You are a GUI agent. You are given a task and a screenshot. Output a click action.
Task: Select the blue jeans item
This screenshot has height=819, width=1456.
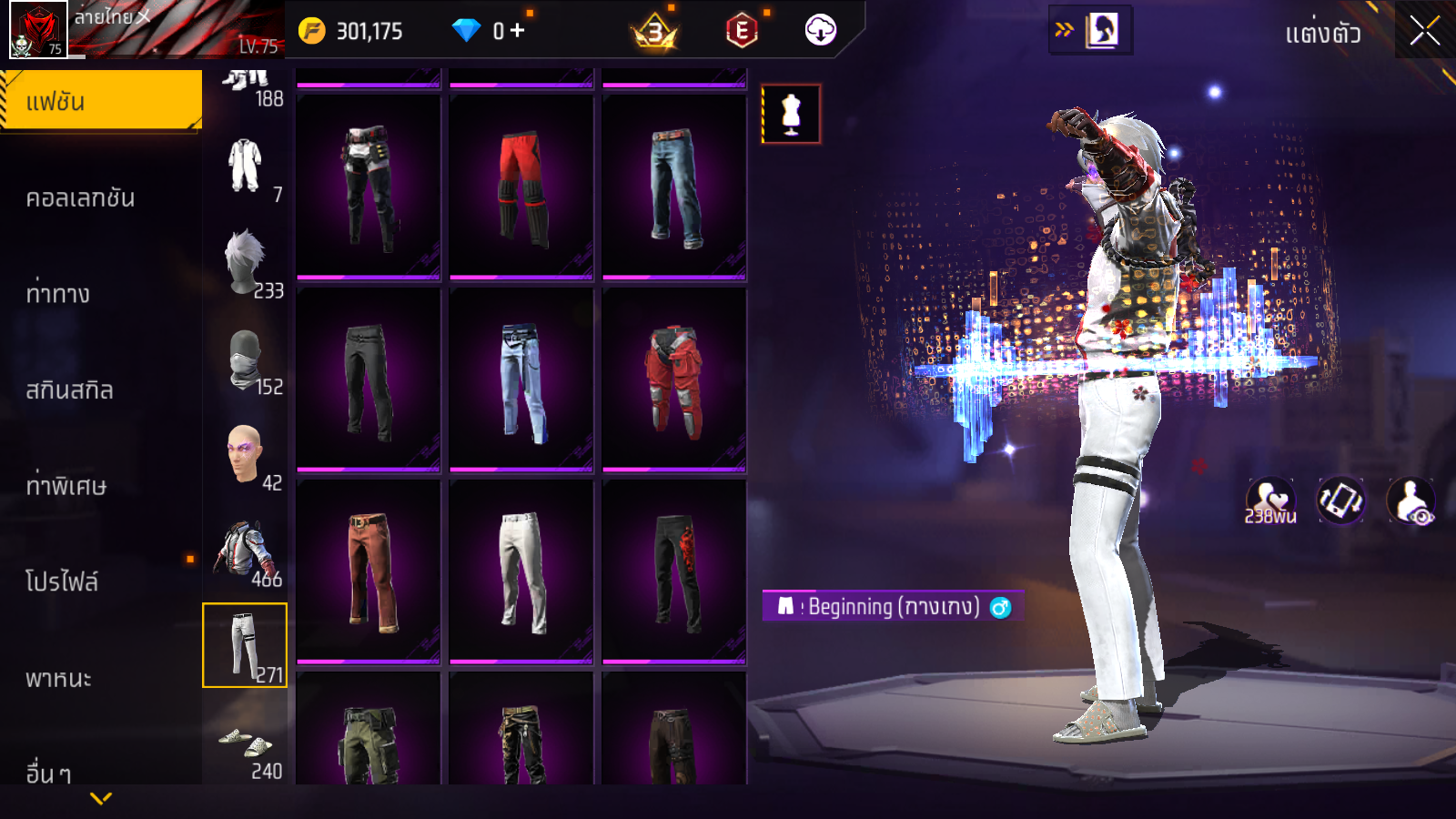coord(674,188)
